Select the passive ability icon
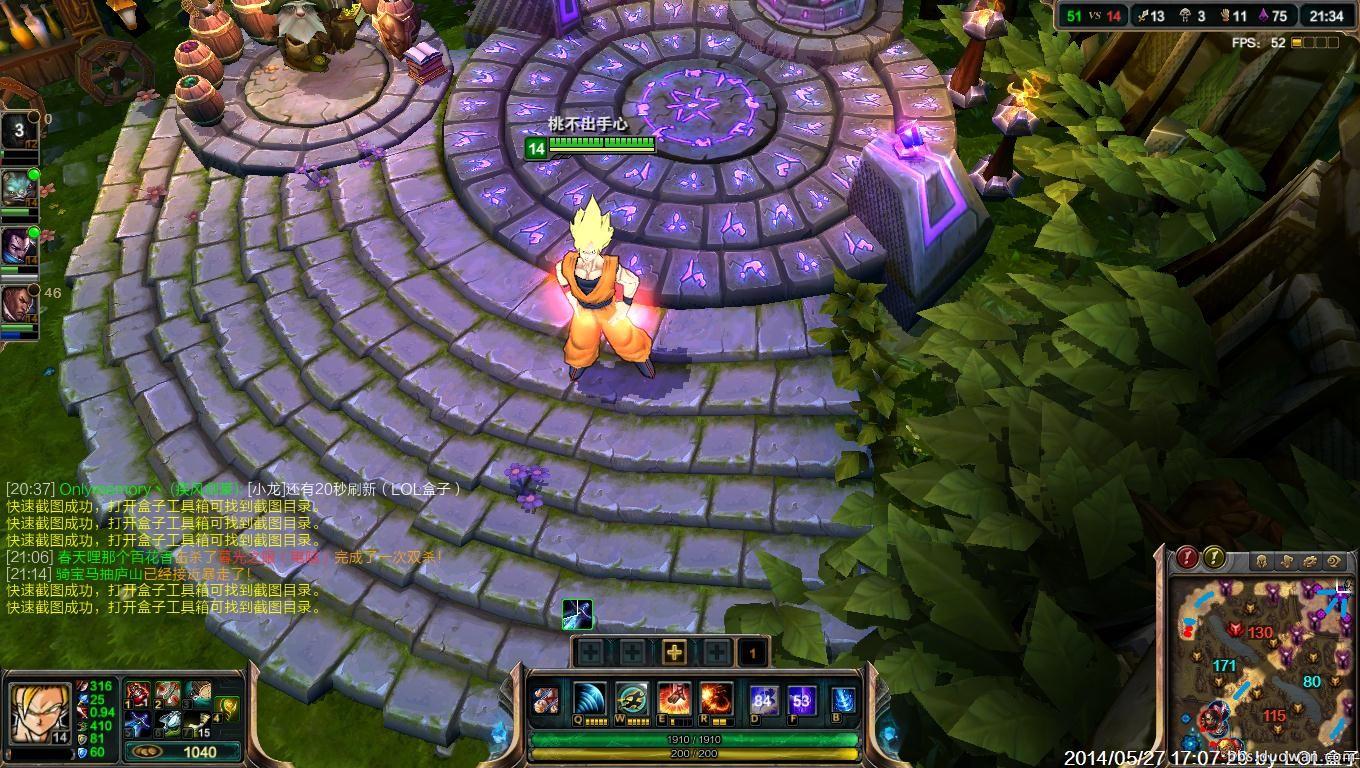1360x768 pixels. click(546, 700)
